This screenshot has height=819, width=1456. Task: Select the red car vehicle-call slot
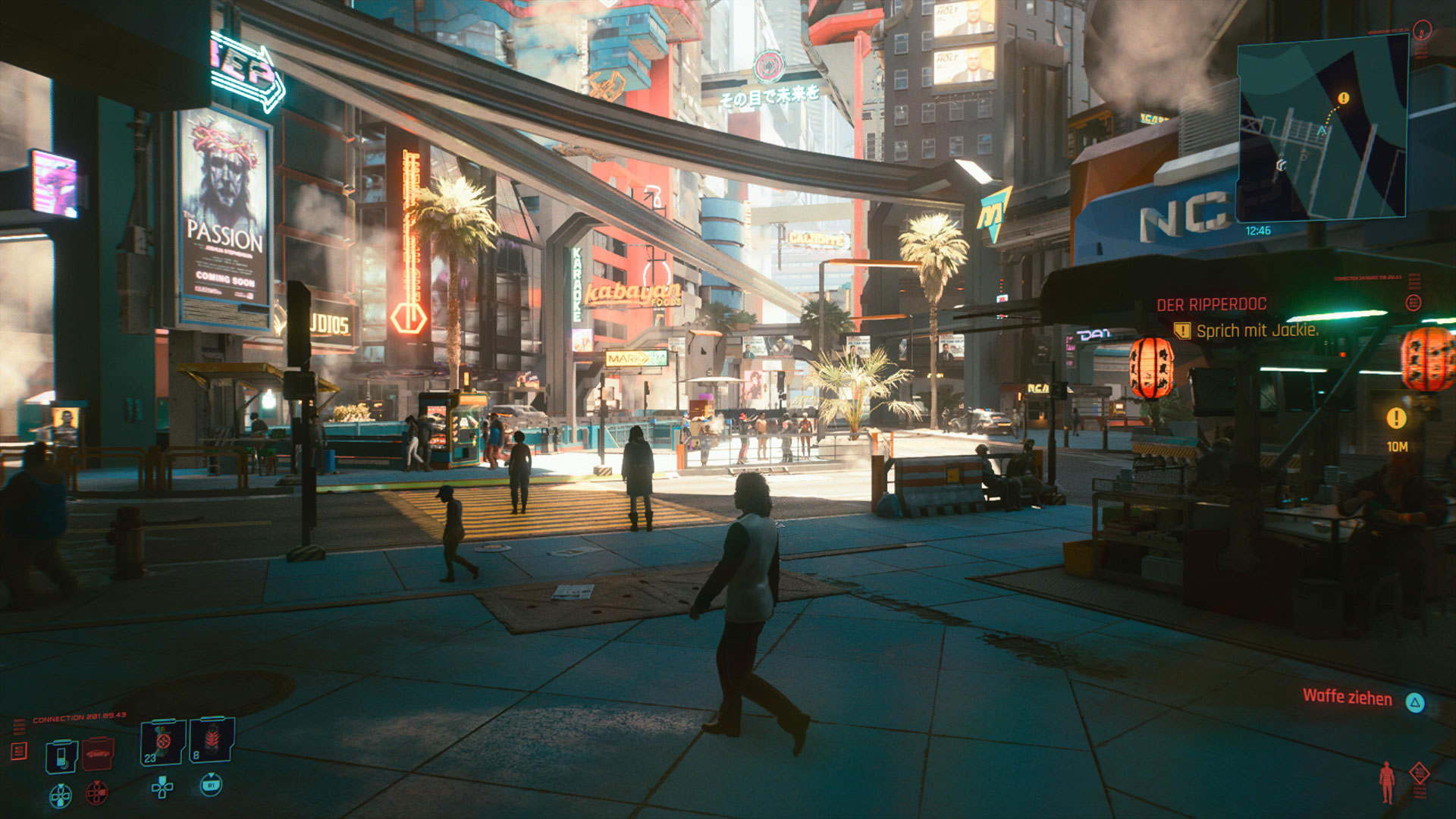pos(98,755)
